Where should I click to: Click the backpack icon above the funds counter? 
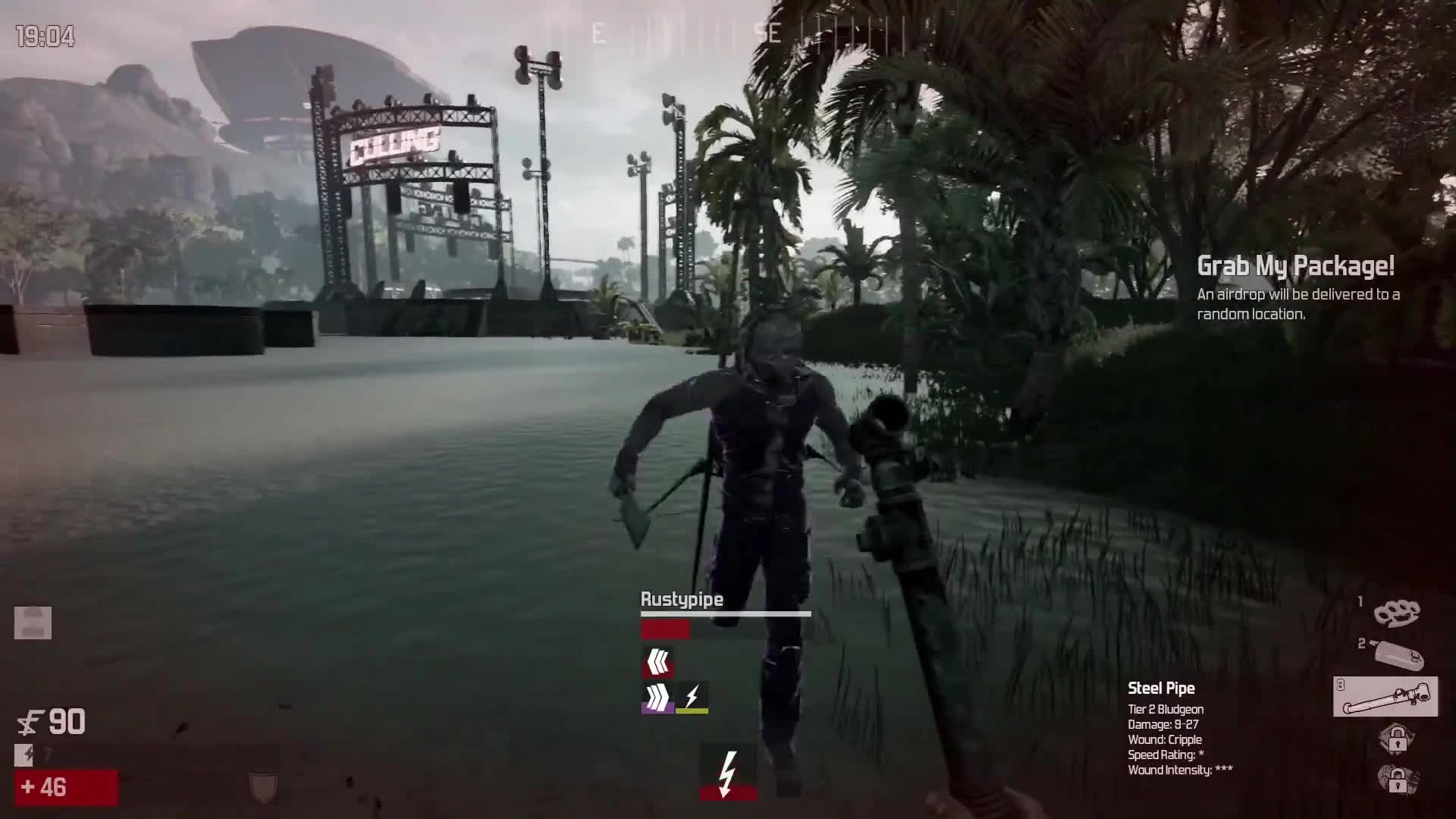pos(32,623)
